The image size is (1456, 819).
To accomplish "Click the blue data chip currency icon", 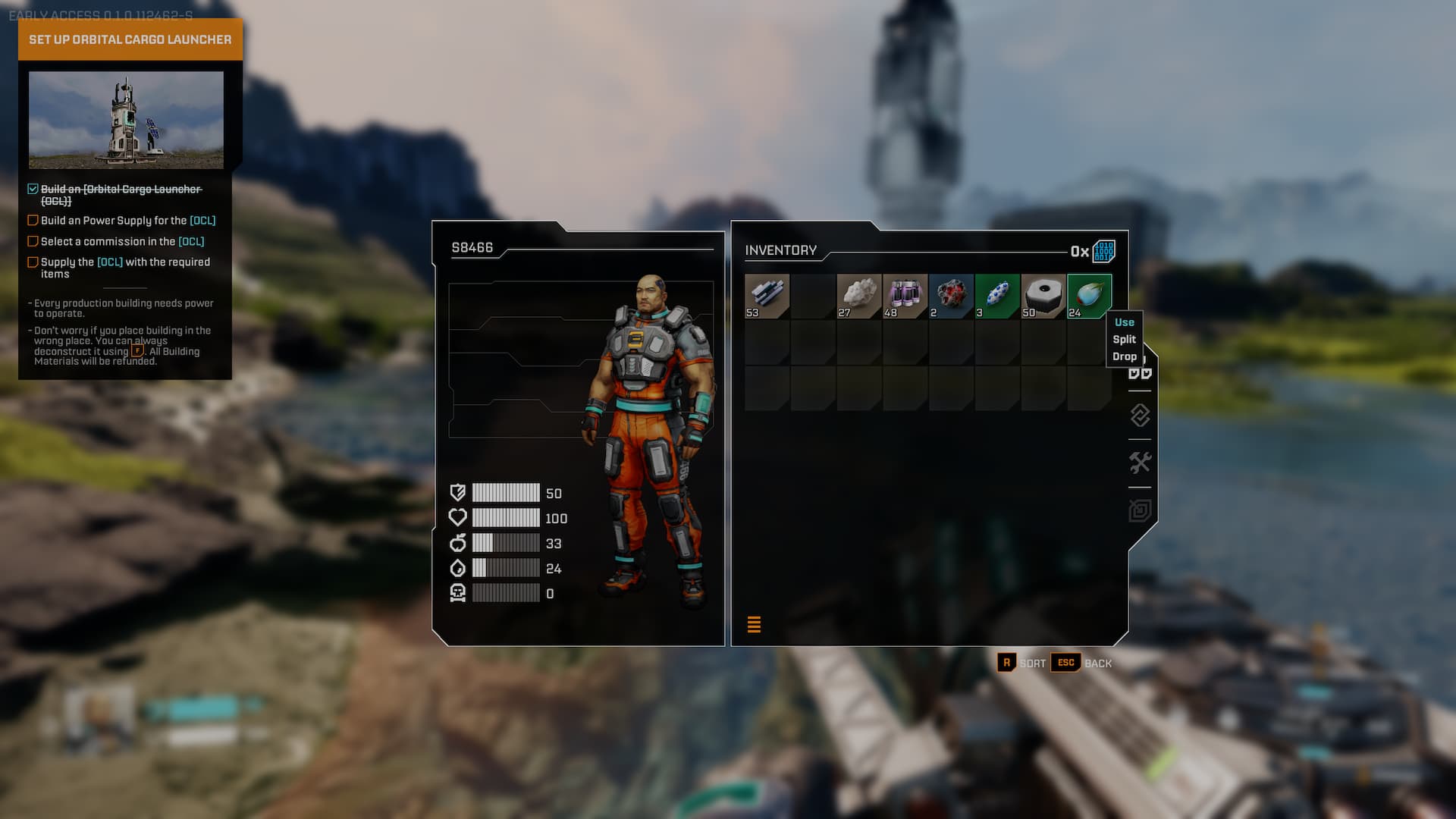I will point(1103,251).
